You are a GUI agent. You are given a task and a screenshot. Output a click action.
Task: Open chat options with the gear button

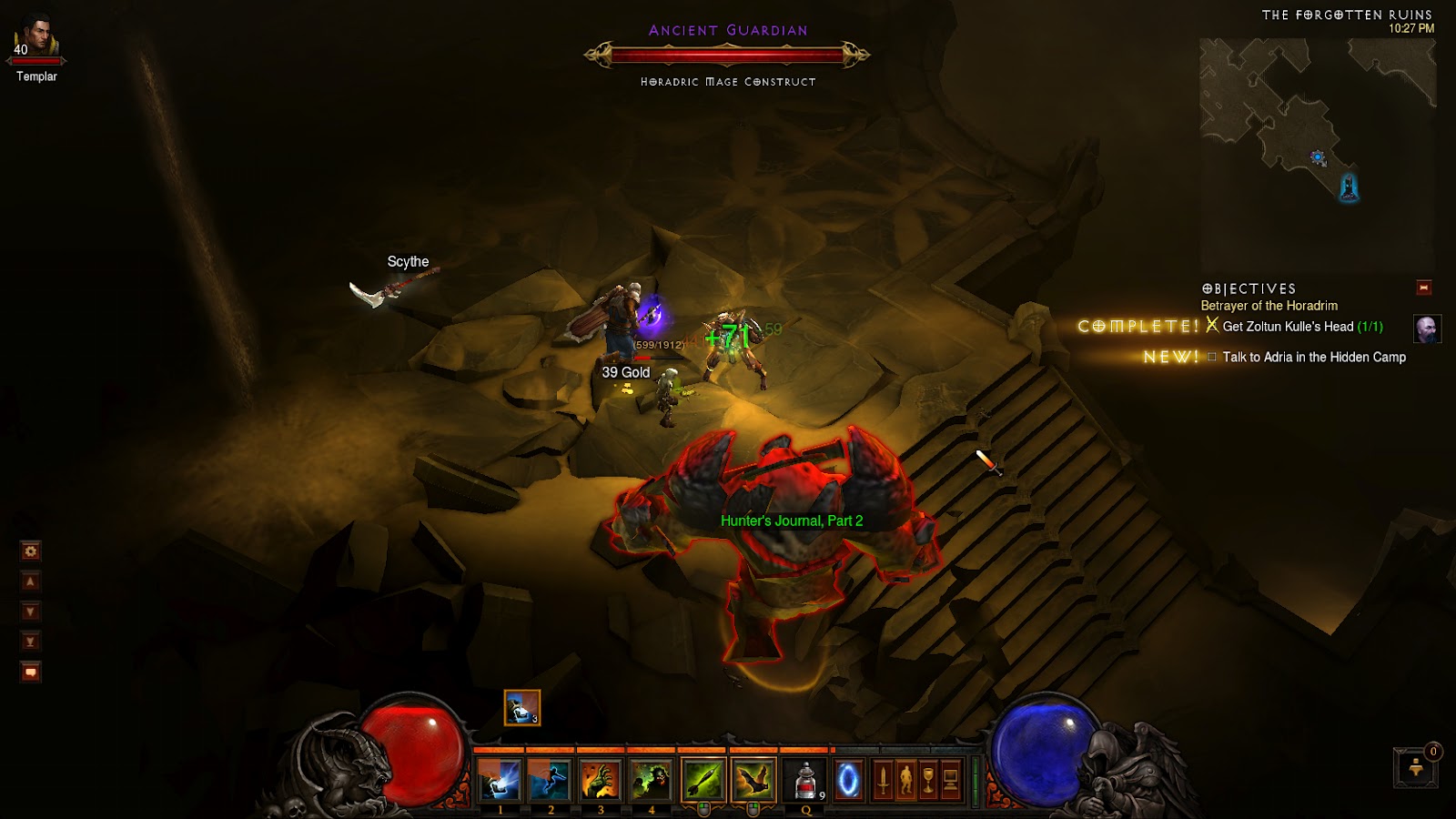pos(31,551)
